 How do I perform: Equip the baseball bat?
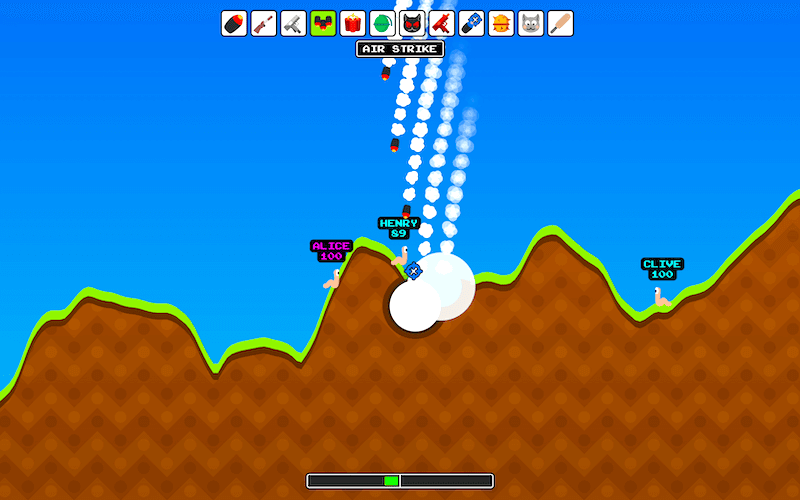[560, 23]
